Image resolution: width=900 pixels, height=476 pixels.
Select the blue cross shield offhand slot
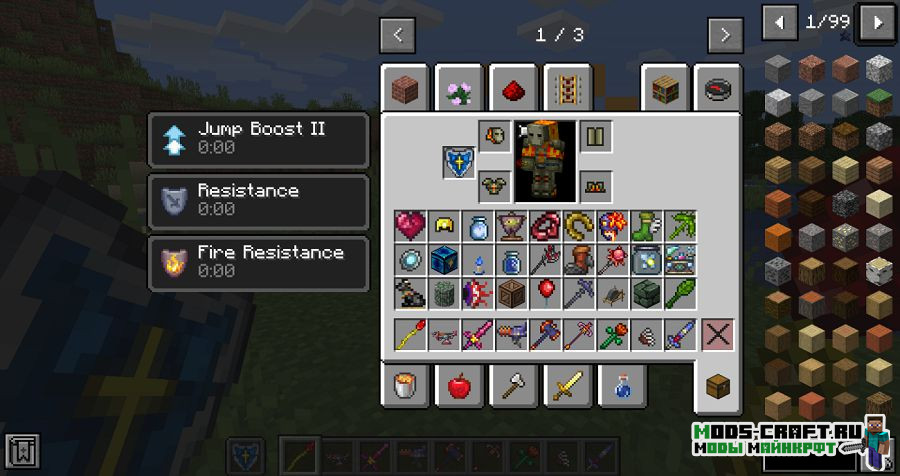tap(459, 162)
